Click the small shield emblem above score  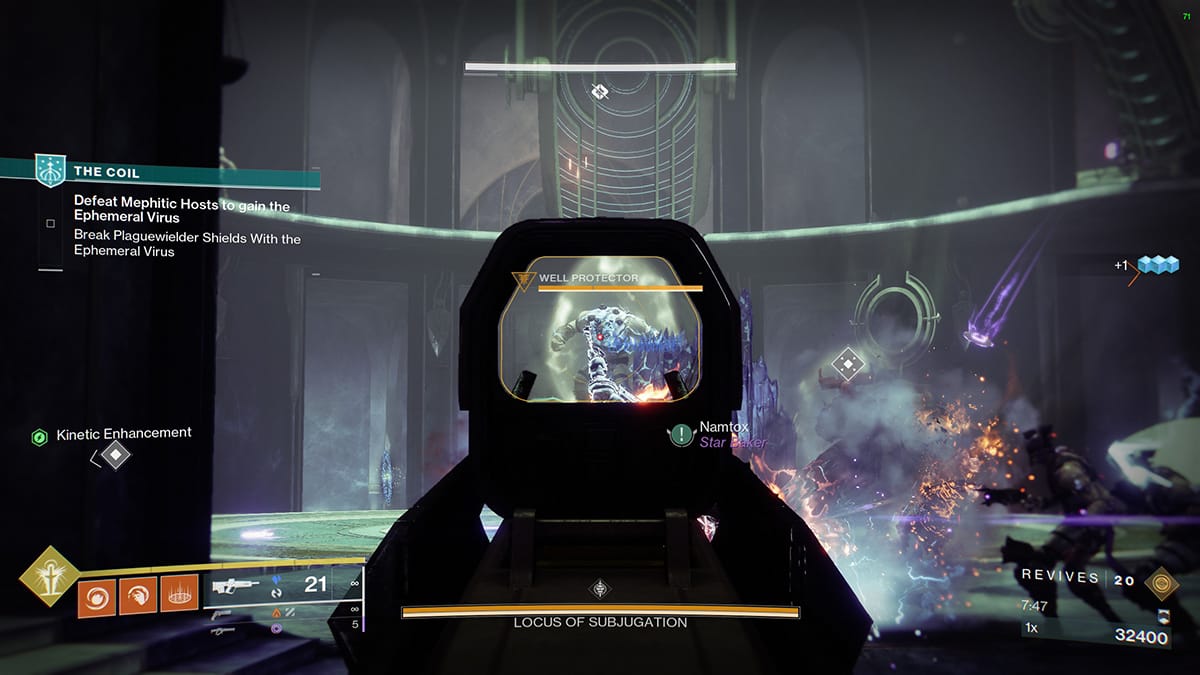pyautogui.click(x=1163, y=615)
